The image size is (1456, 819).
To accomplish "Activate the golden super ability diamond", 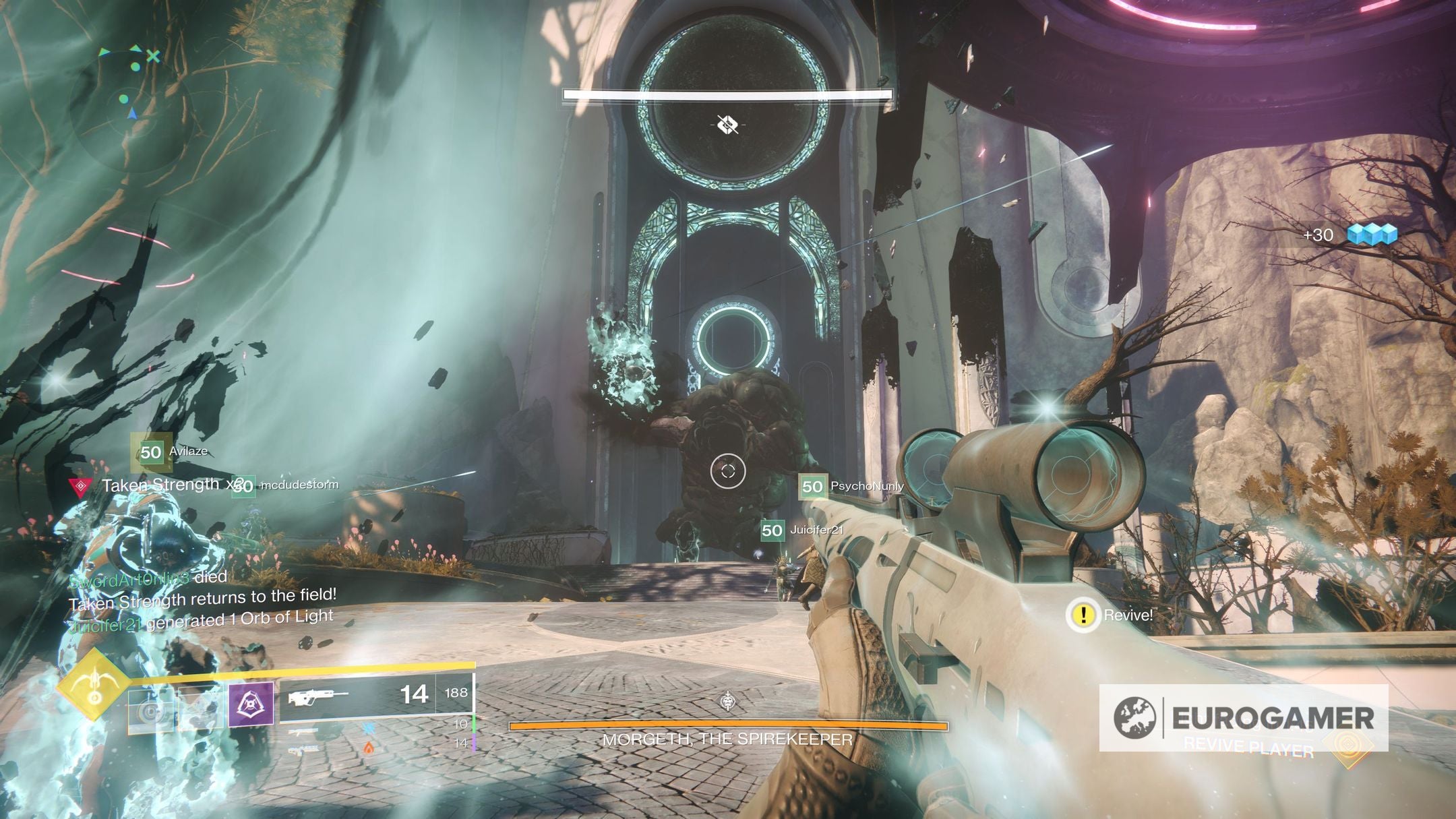I will (94, 685).
